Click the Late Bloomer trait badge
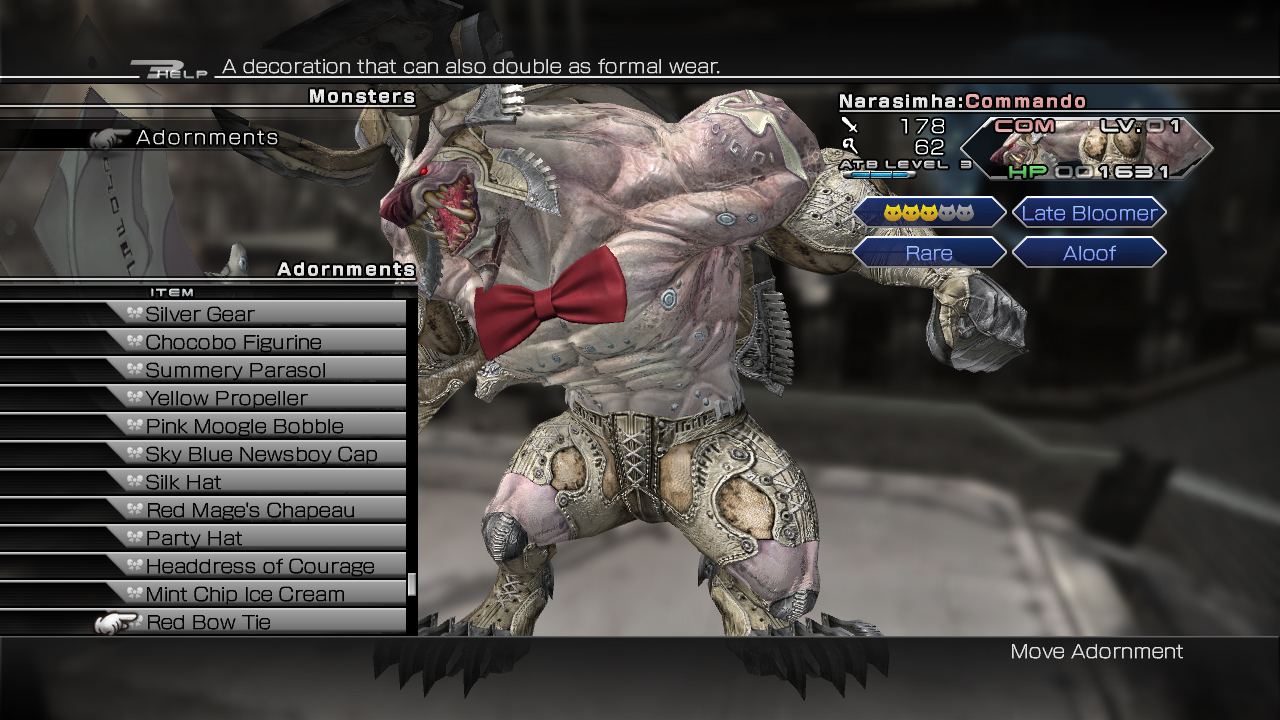Viewport: 1280px width, 720px height. [1089, 213]
